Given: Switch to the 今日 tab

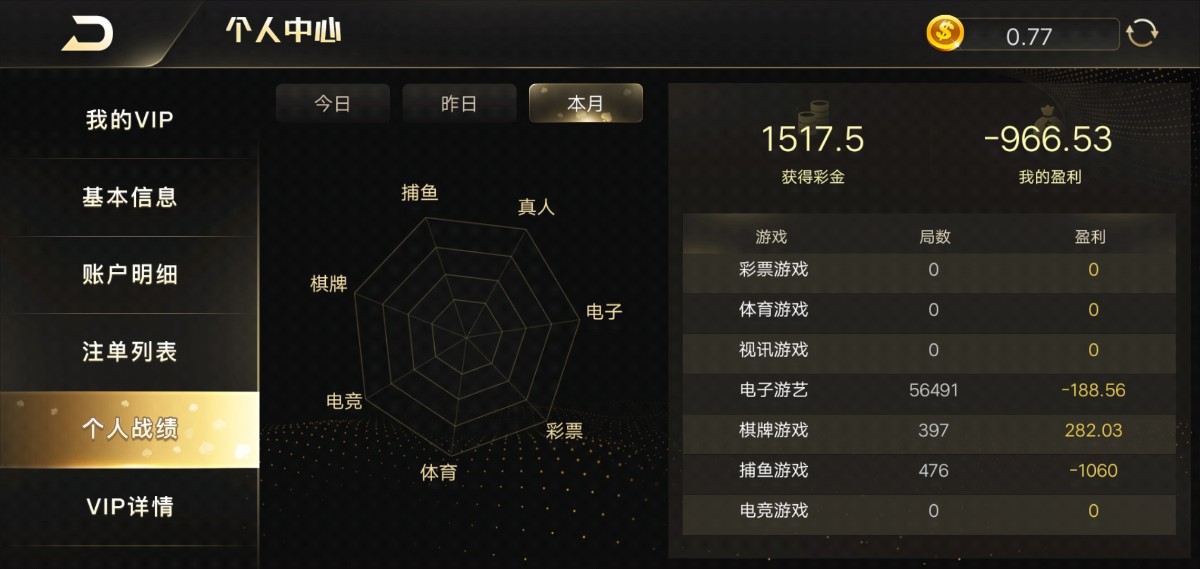Looking at the screenshot, I should click(332, 104).
